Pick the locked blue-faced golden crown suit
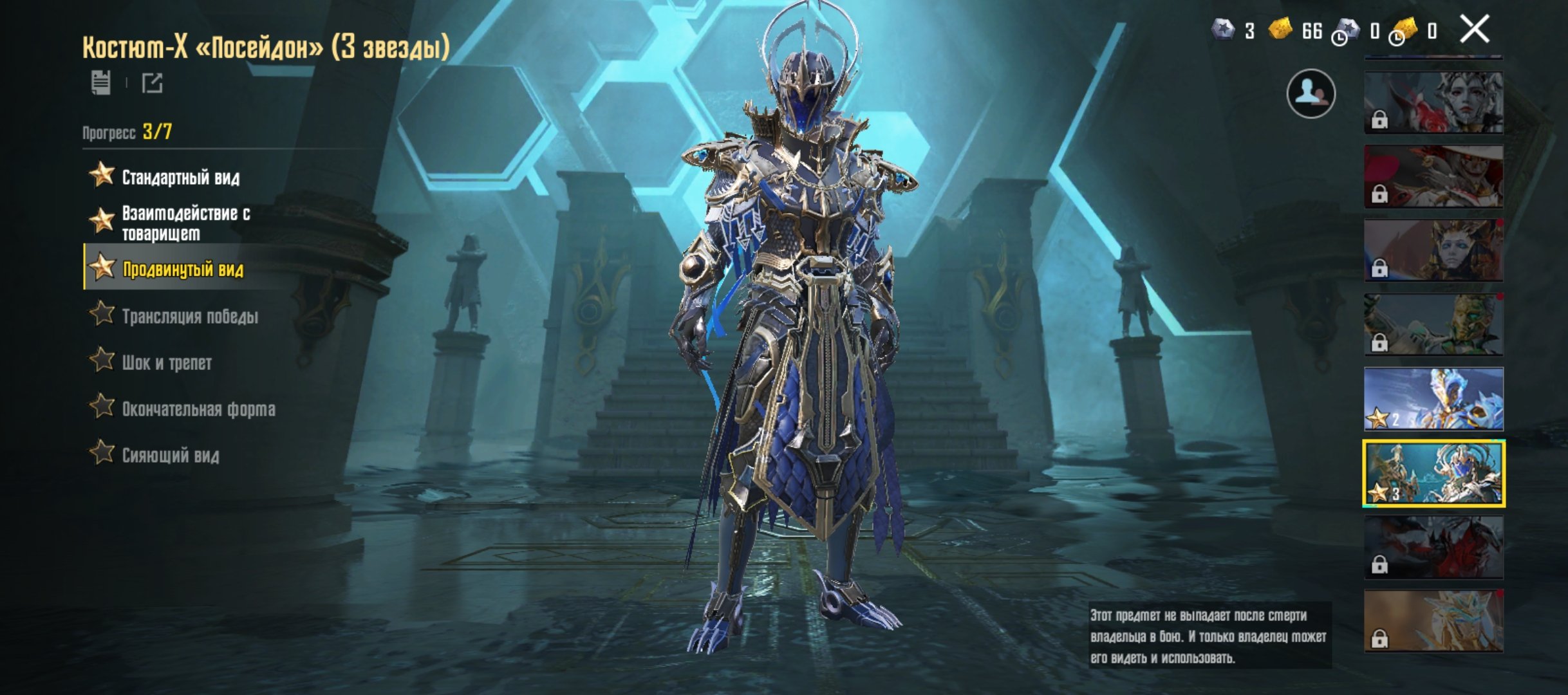1568x695 pixels. click(x=1433, y=250)
